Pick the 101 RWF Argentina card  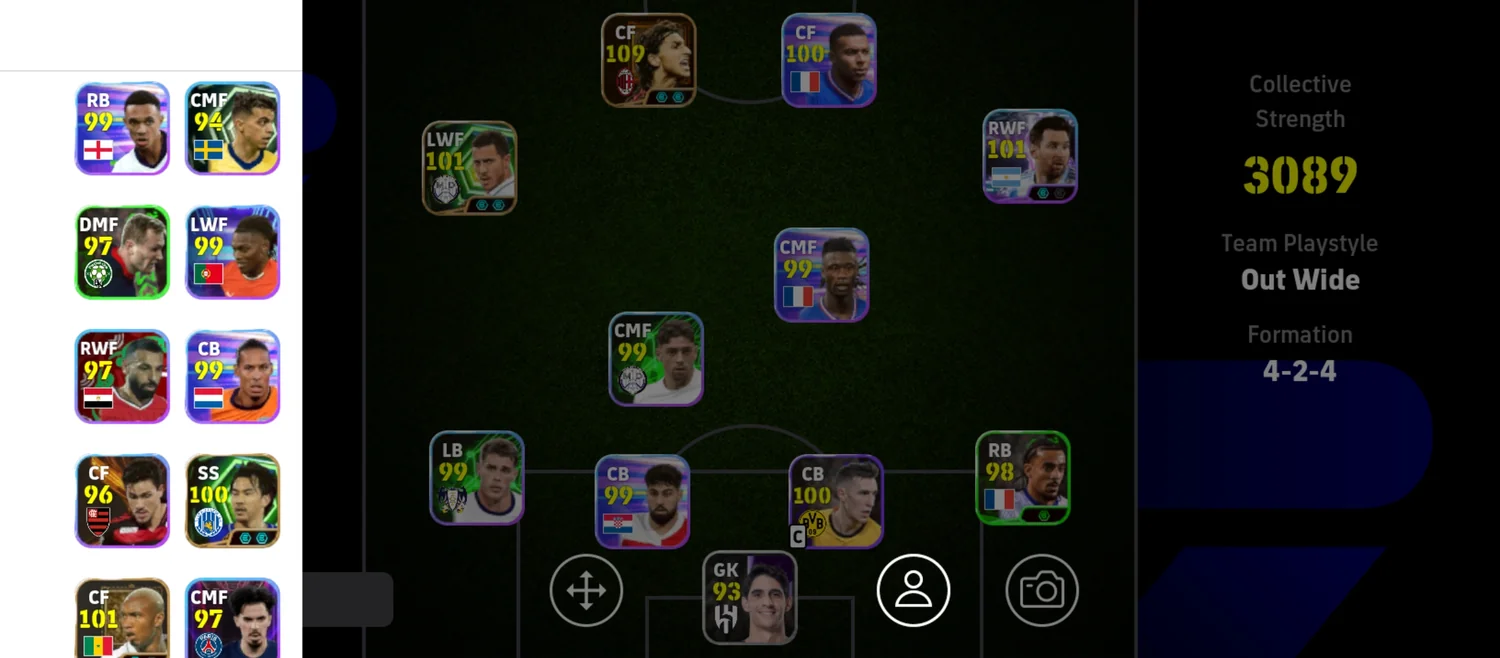(1030, 156)
